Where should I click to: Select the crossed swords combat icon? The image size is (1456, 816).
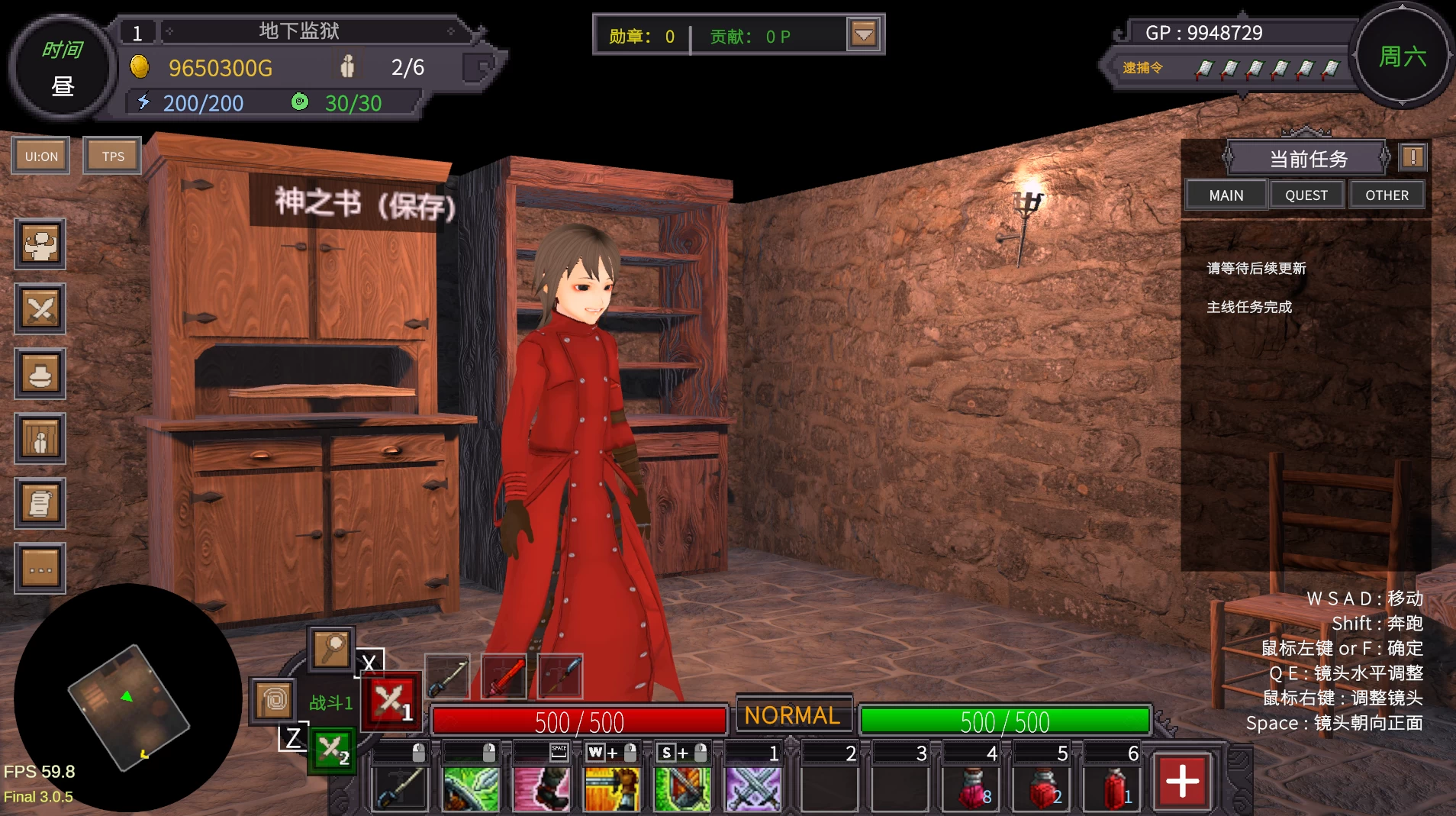40,308
